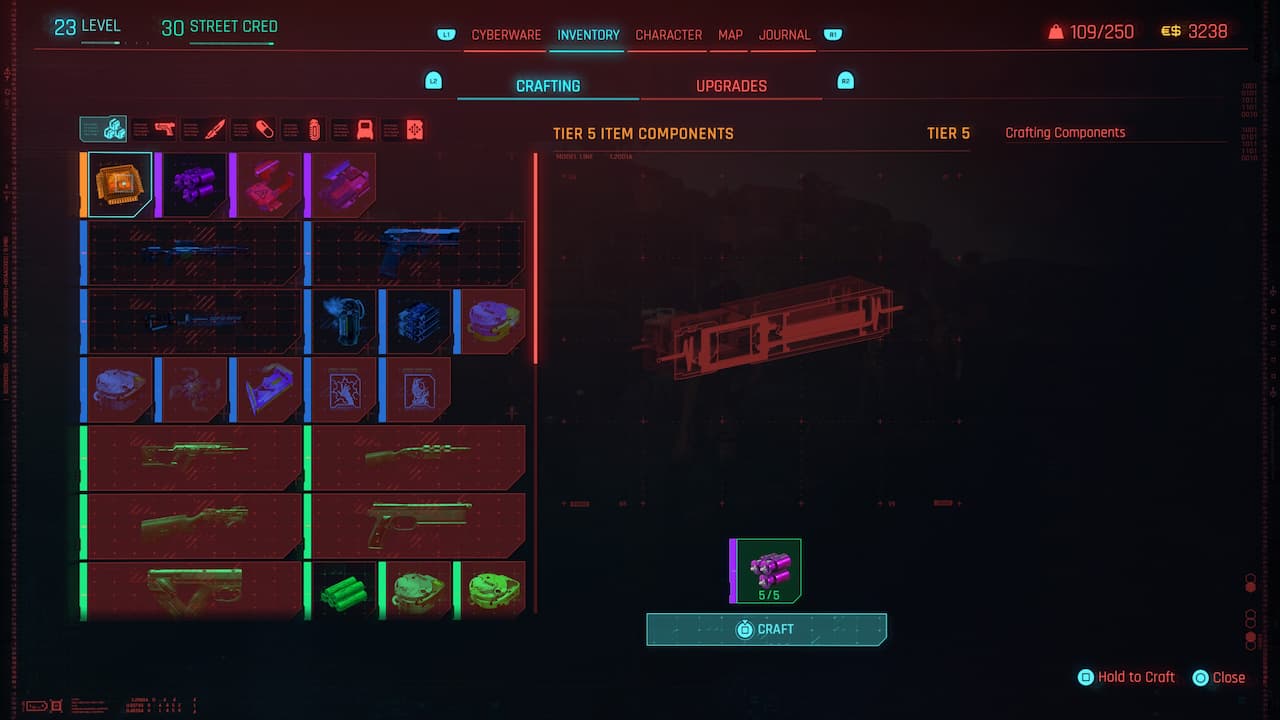Select the clothing filter icon
The image size is (1280, 720).
coord(363,129)
